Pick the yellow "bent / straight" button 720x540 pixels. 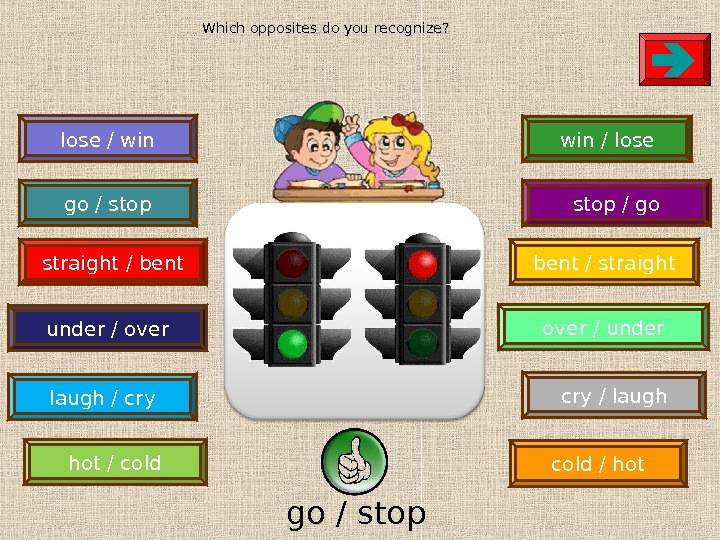point(605,263)
